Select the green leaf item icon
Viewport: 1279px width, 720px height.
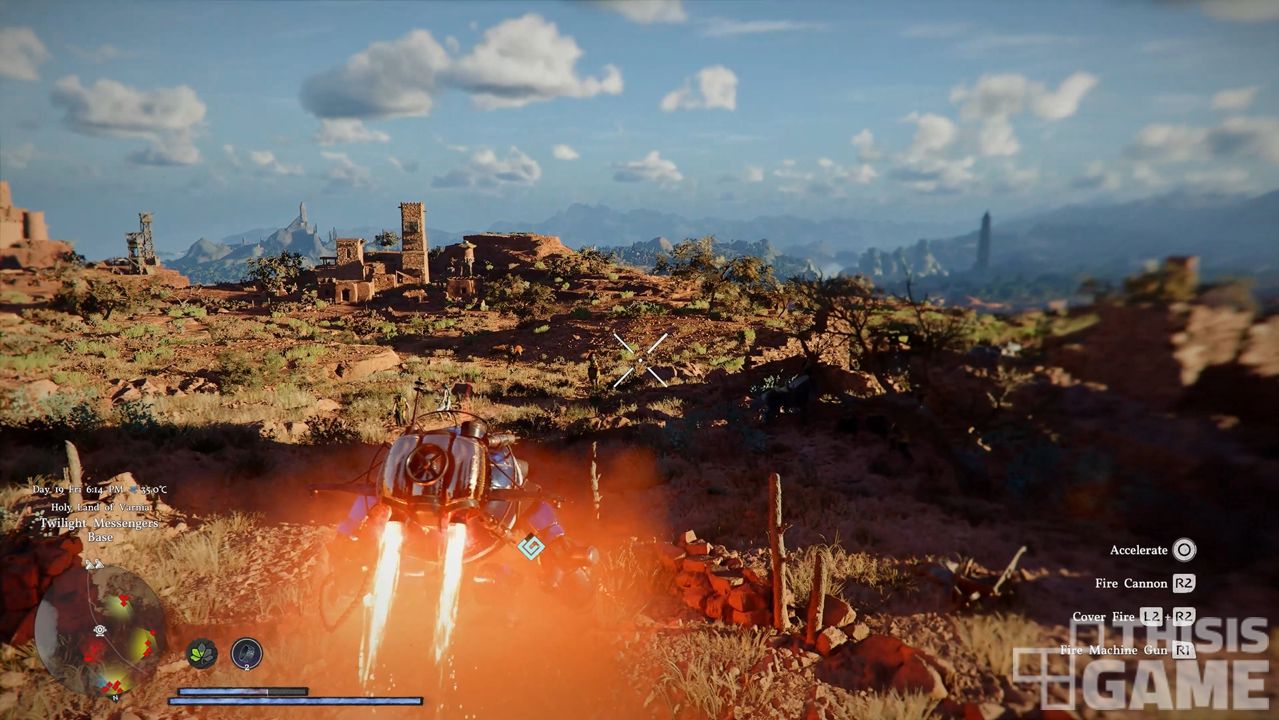click(202, 653)
